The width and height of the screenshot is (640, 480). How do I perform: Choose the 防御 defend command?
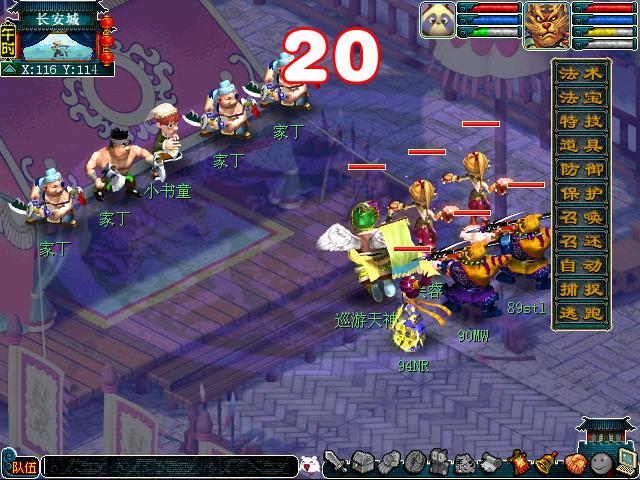(x=580, y=170)
